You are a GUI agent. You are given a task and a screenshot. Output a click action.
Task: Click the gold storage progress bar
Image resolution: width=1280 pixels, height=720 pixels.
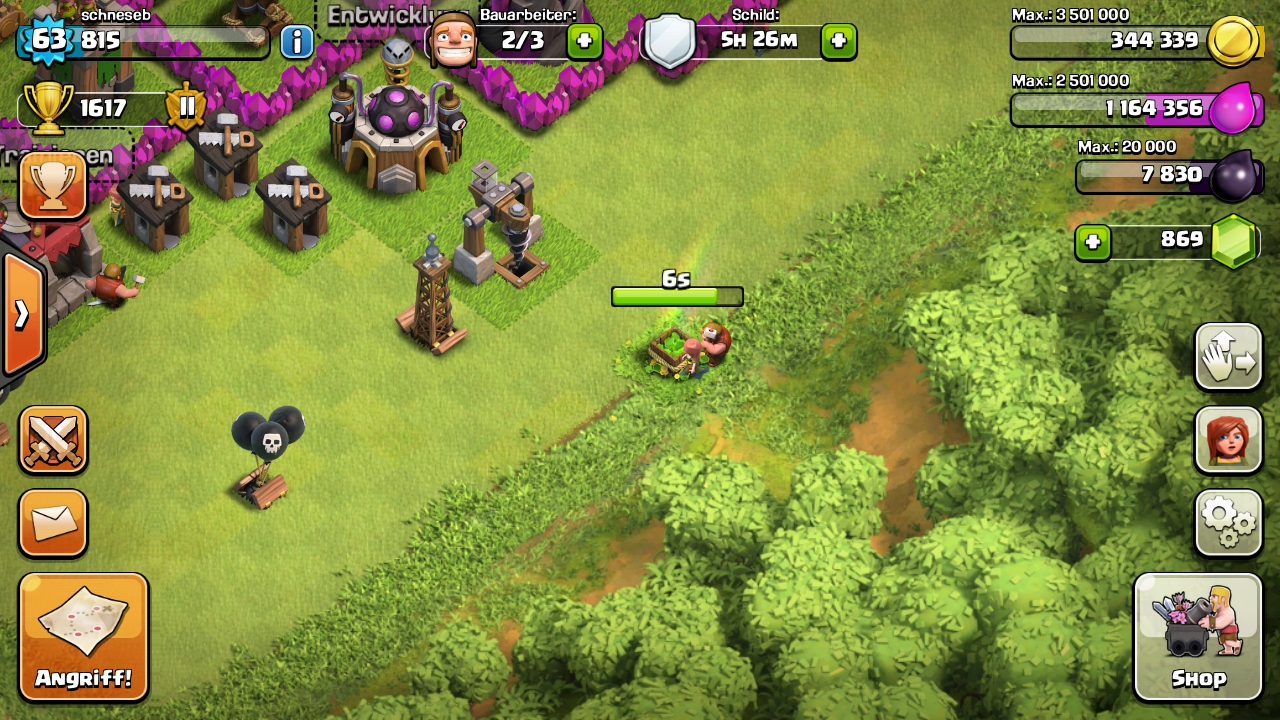point(1110,42)
